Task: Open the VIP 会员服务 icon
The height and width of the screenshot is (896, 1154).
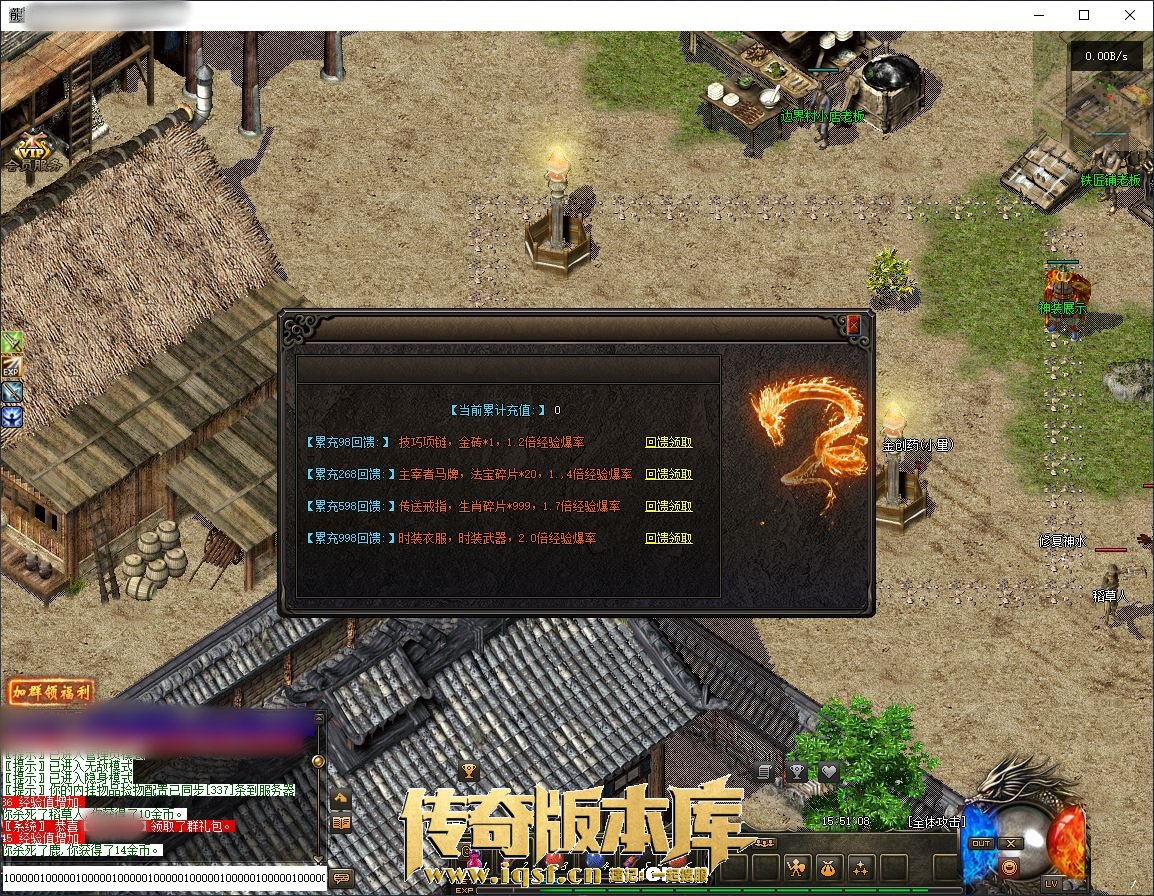Action: pyautogui.click(x=33, y=148)
